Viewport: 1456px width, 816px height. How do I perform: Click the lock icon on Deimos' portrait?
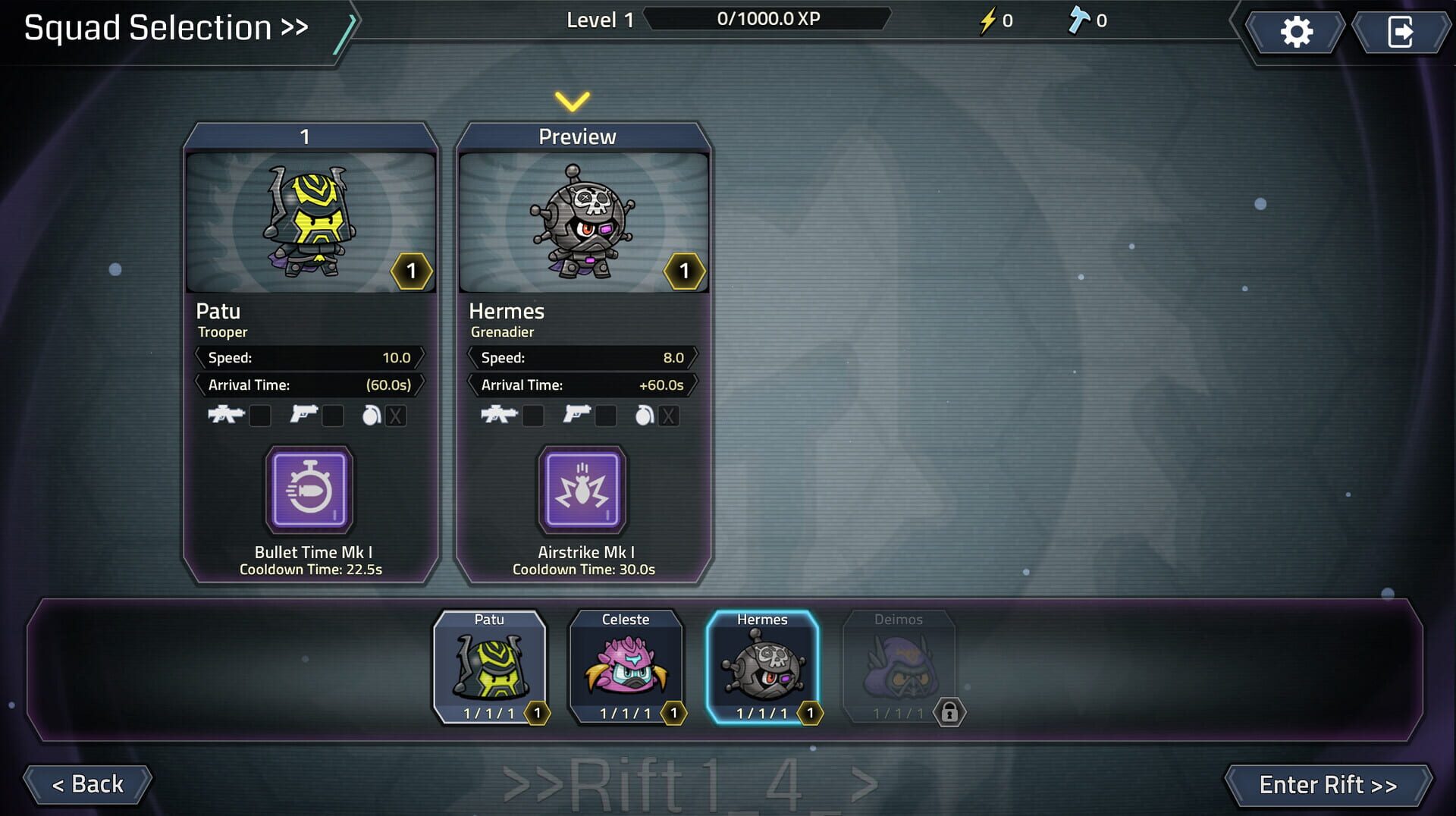[x=952, y=712]
